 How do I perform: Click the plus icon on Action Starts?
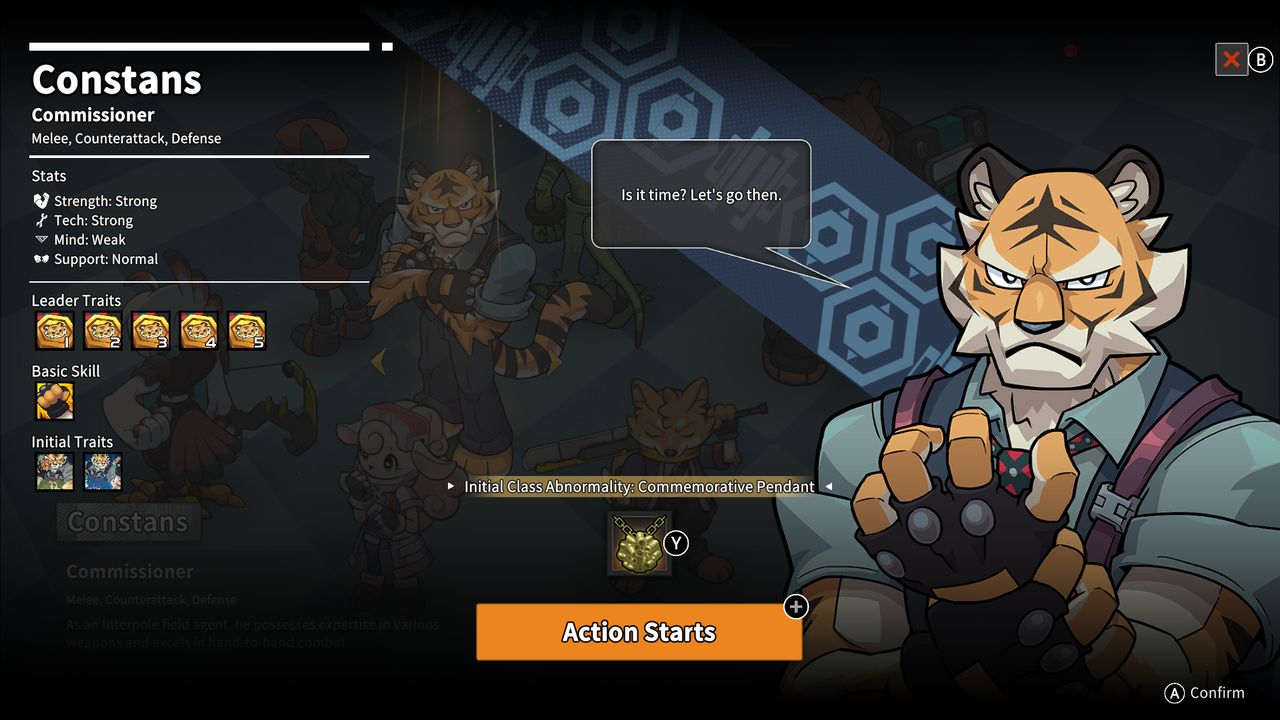click(x=795, y=607)
